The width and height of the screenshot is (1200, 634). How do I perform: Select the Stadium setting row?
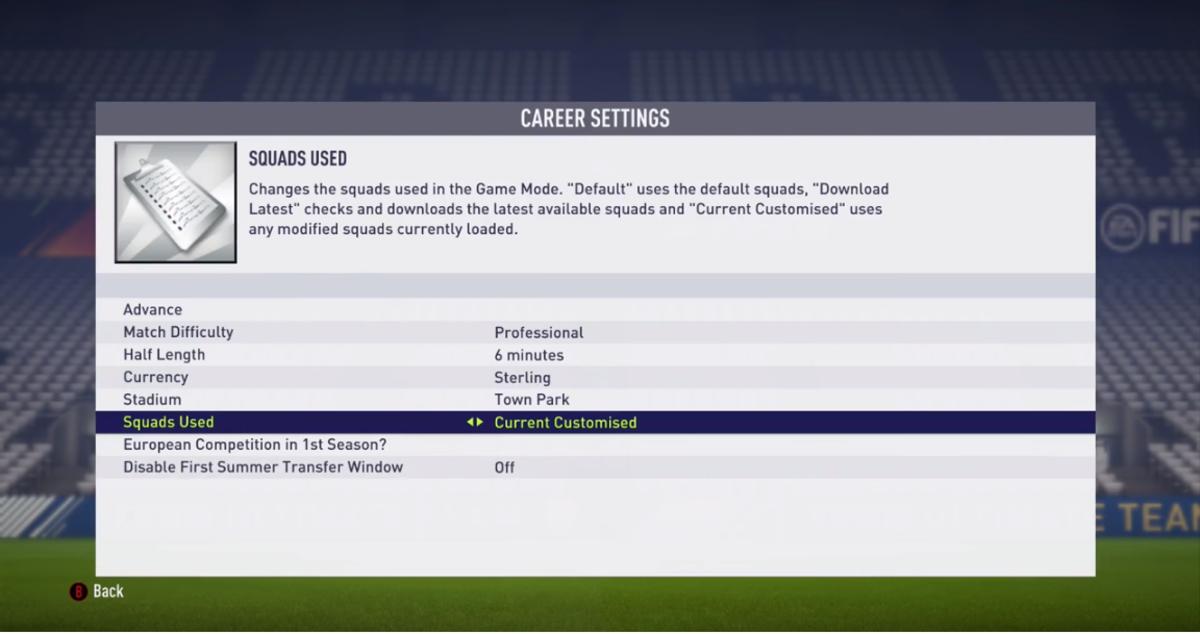point(152,400)
